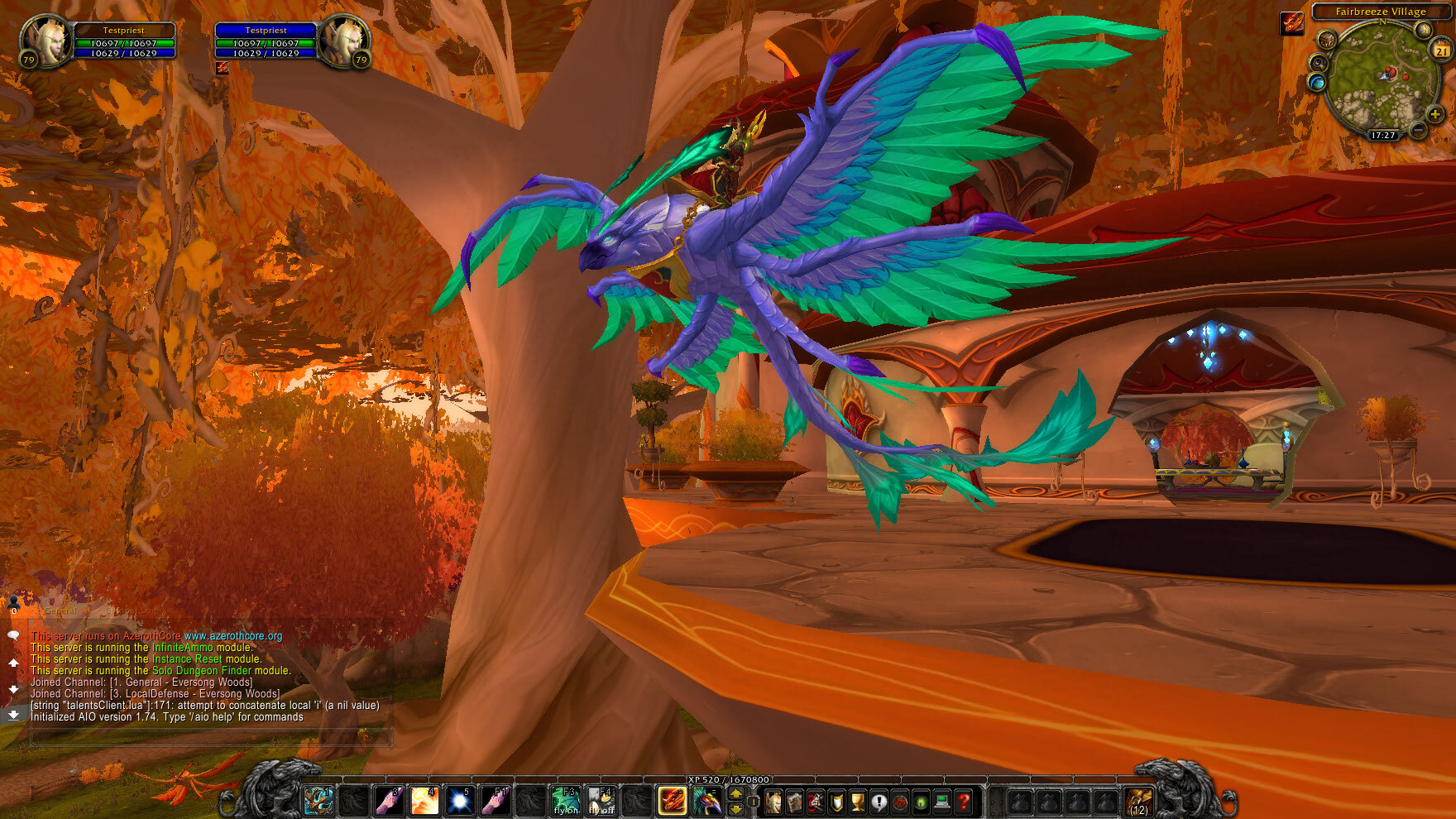This screenshot has height=819, width=1456.
Task: Toggle the 'fly off' flight macro
Action: click(x=601, y=801)
